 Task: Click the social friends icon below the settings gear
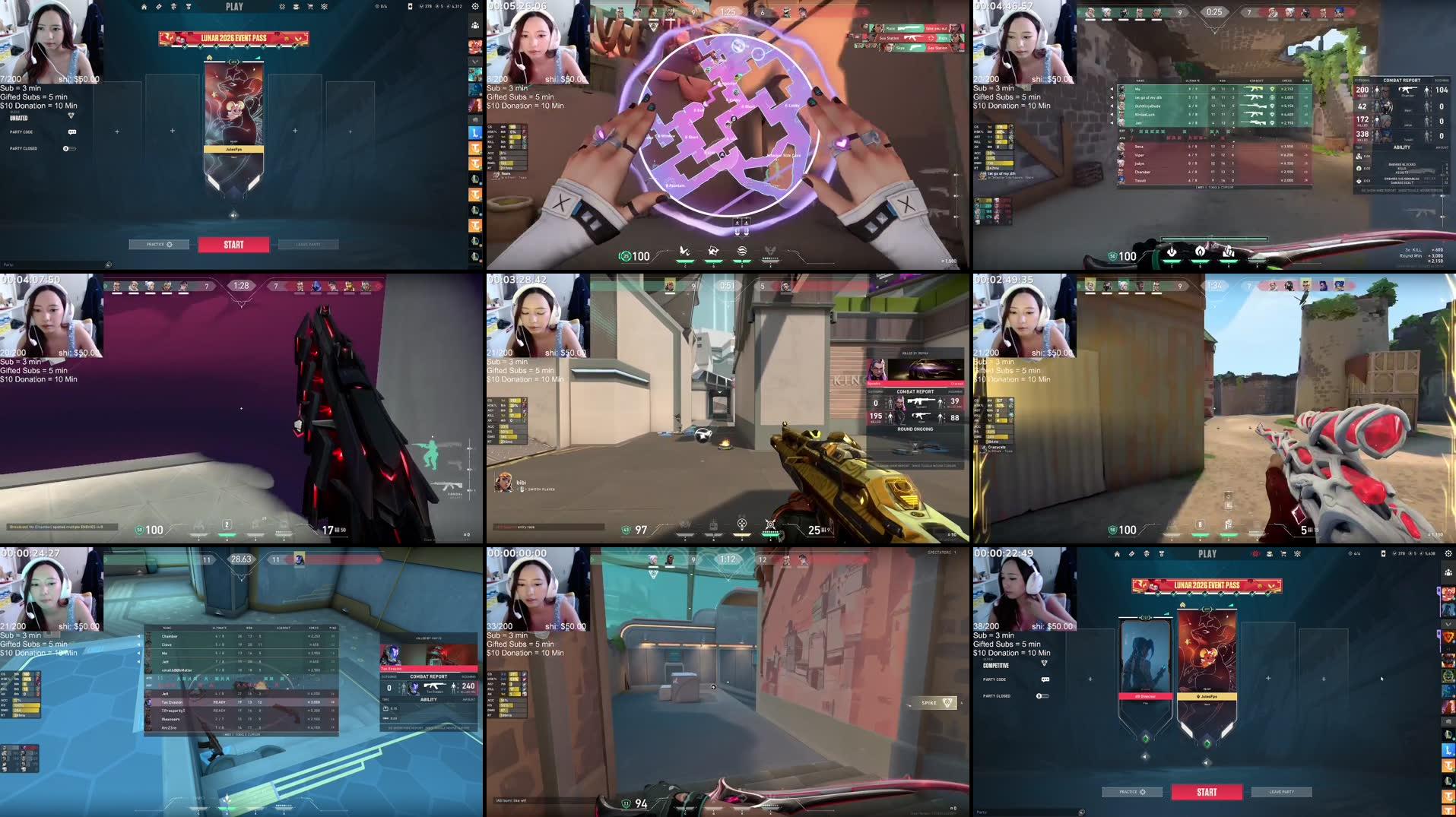pos(477,25)
